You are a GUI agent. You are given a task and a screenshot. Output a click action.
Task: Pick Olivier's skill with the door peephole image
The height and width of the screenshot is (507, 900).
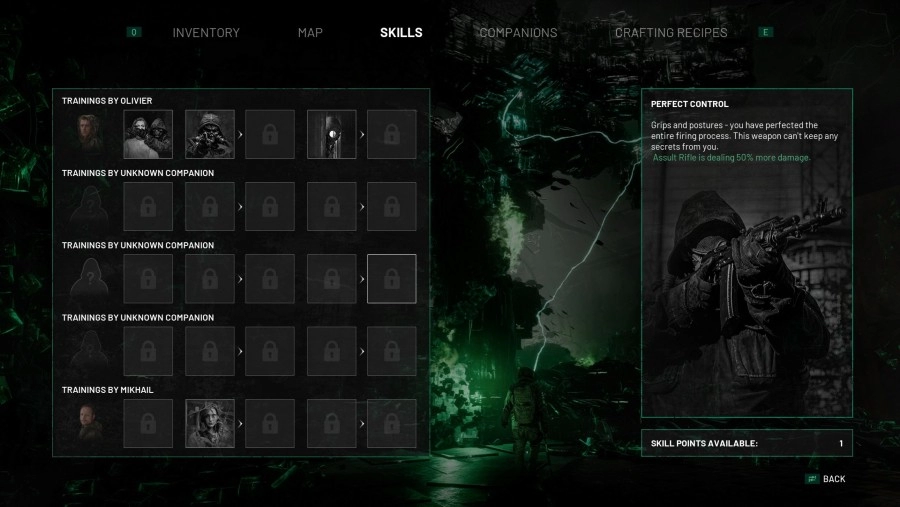pyautogui.click(x=331, y=134)
